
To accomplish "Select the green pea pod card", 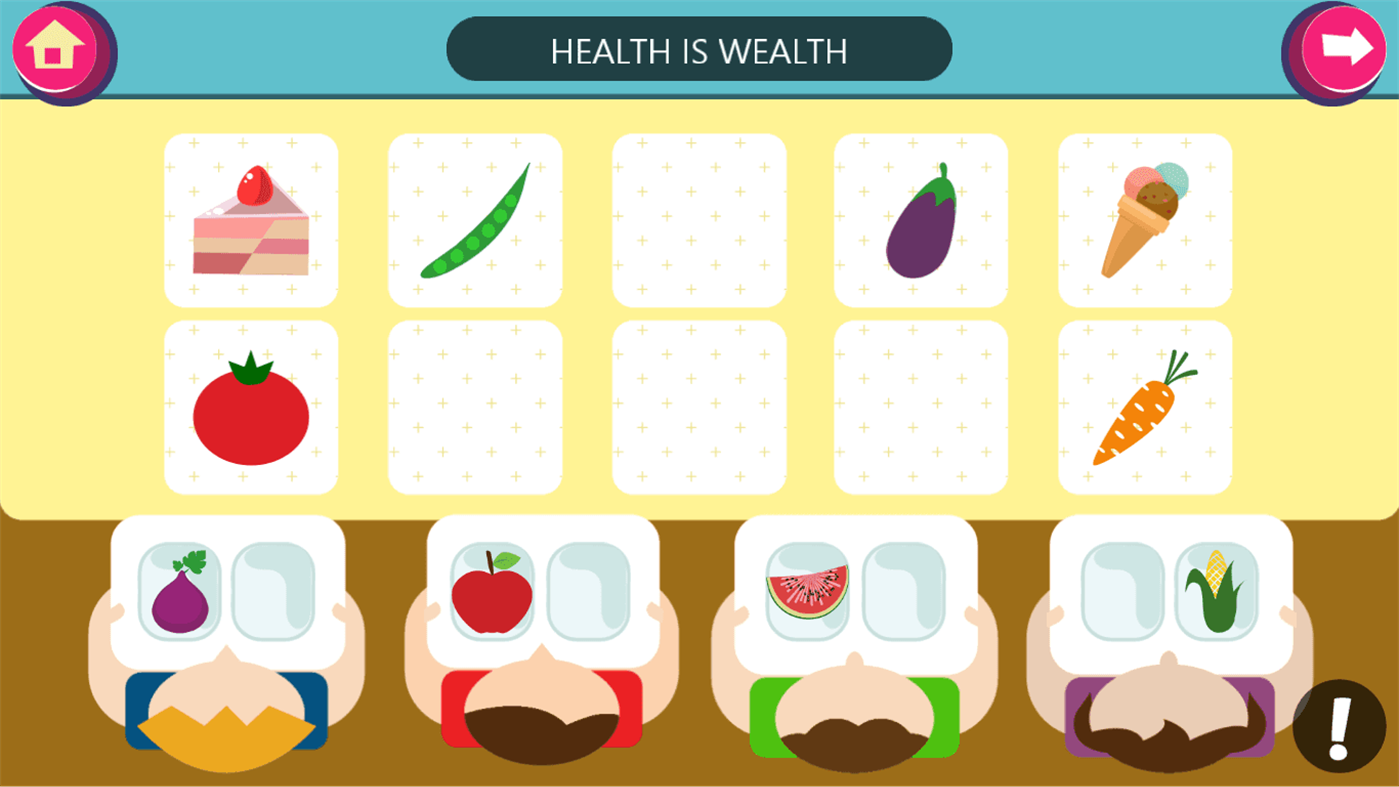I will click(474, 218).
